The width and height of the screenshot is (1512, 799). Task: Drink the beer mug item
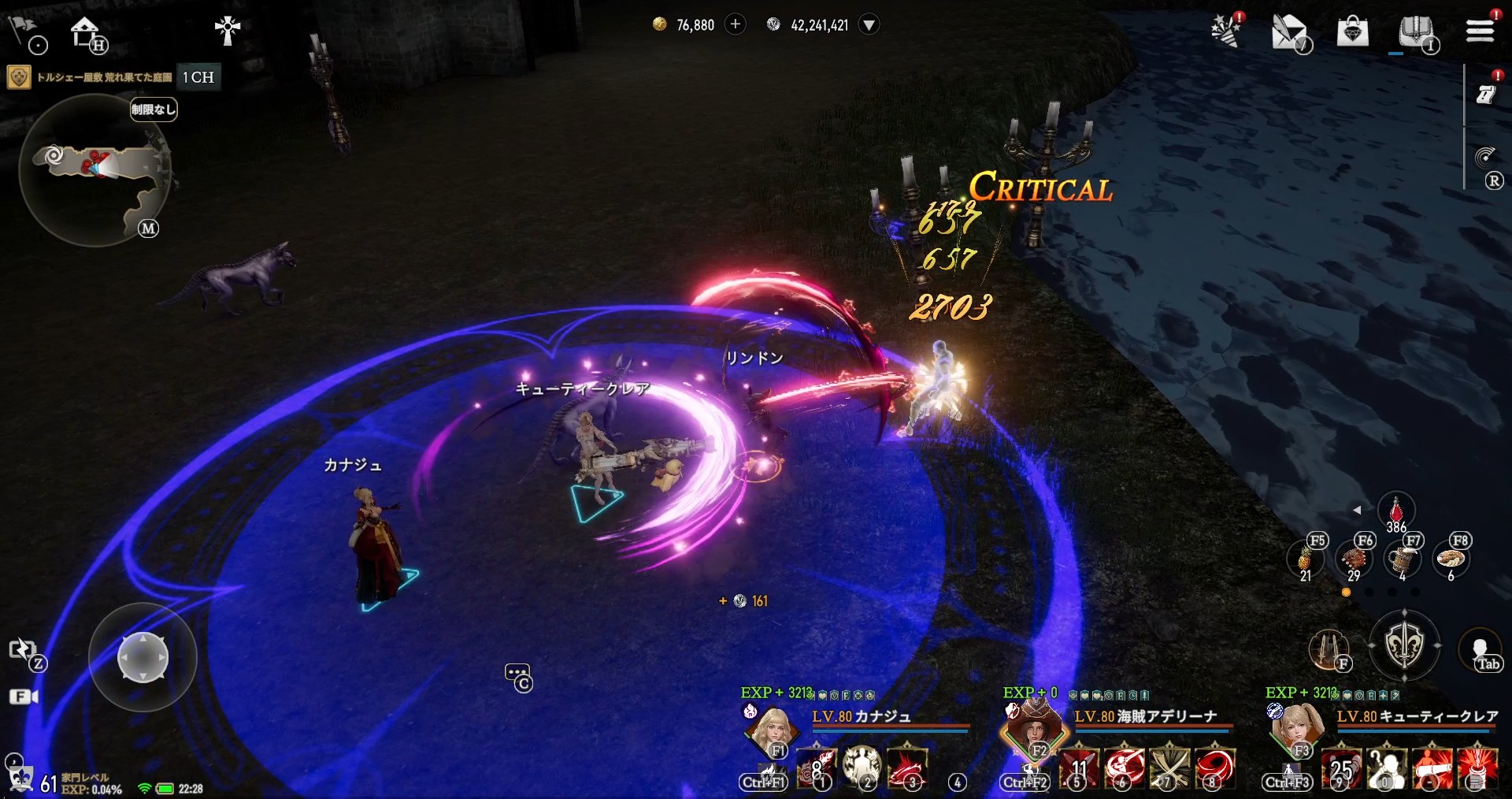point(1403,559)
